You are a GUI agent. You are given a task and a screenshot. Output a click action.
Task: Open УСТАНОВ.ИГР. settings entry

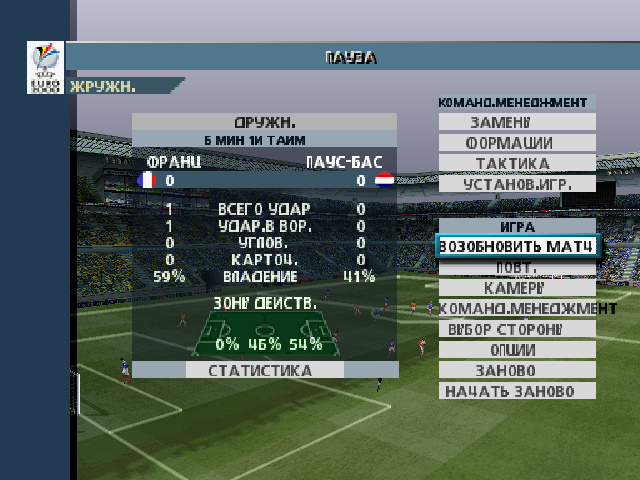[x=516, y=184]
